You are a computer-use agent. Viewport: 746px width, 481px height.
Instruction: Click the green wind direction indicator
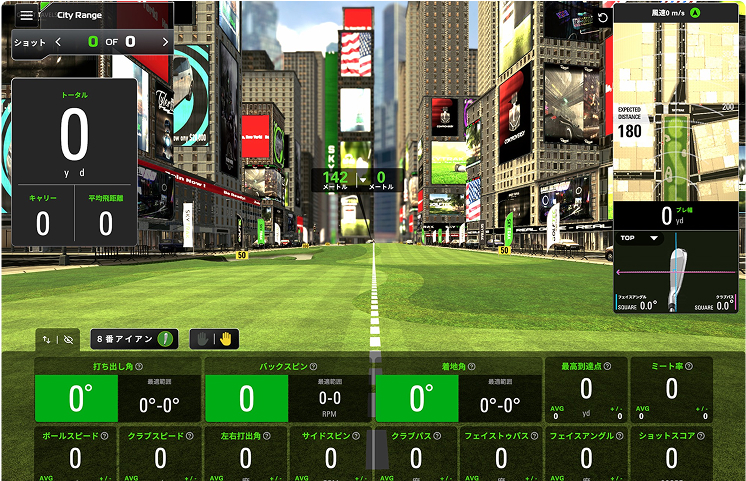[x=694, y=13]
